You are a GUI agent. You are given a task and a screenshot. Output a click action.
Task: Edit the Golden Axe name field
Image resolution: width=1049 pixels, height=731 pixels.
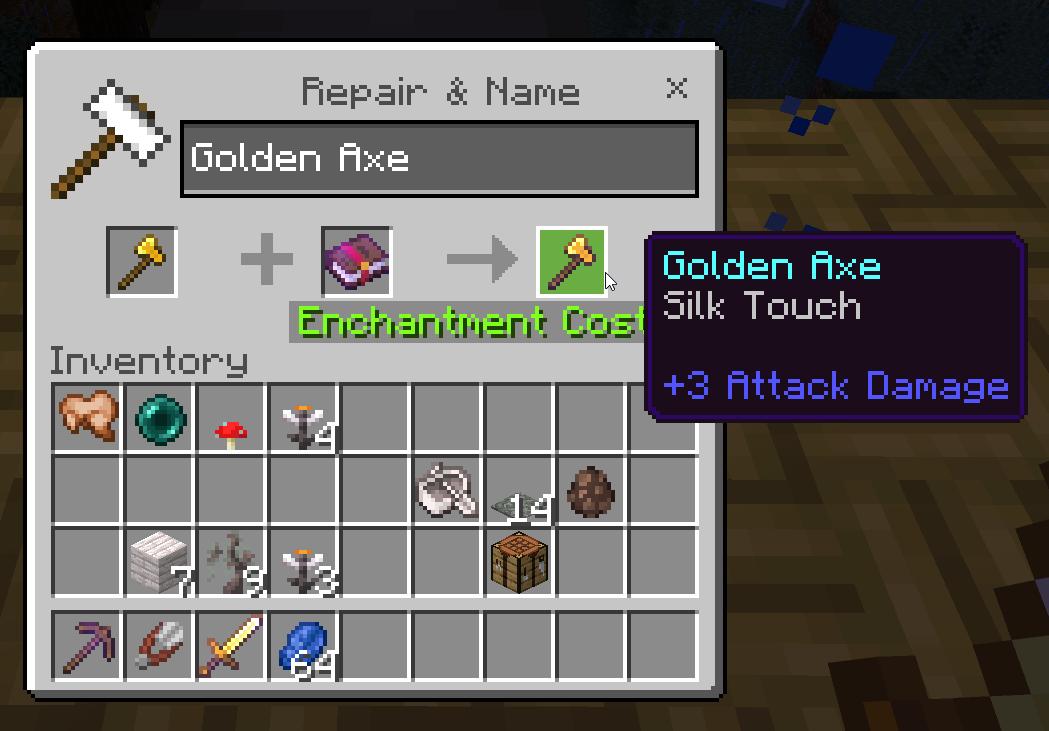tap(438, 159)
